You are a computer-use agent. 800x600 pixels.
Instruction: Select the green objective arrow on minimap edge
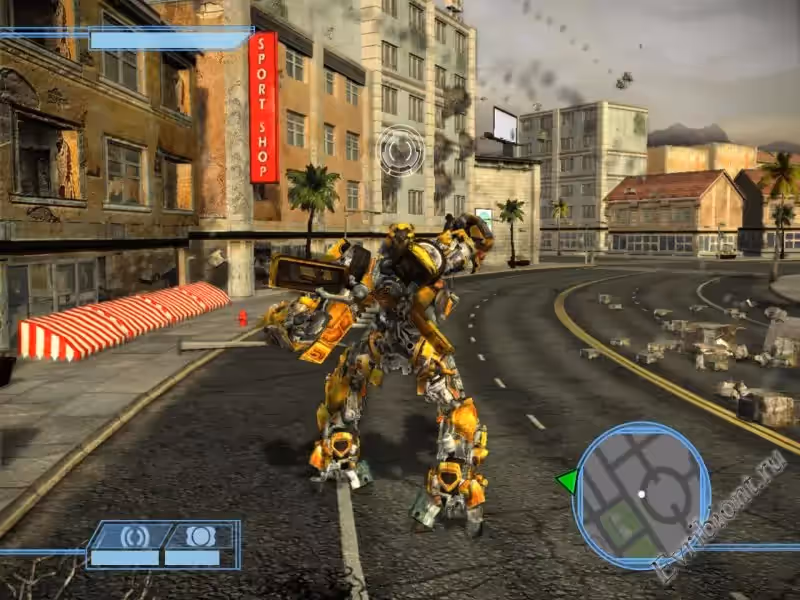pyautogui.click(x=567, y=482)
